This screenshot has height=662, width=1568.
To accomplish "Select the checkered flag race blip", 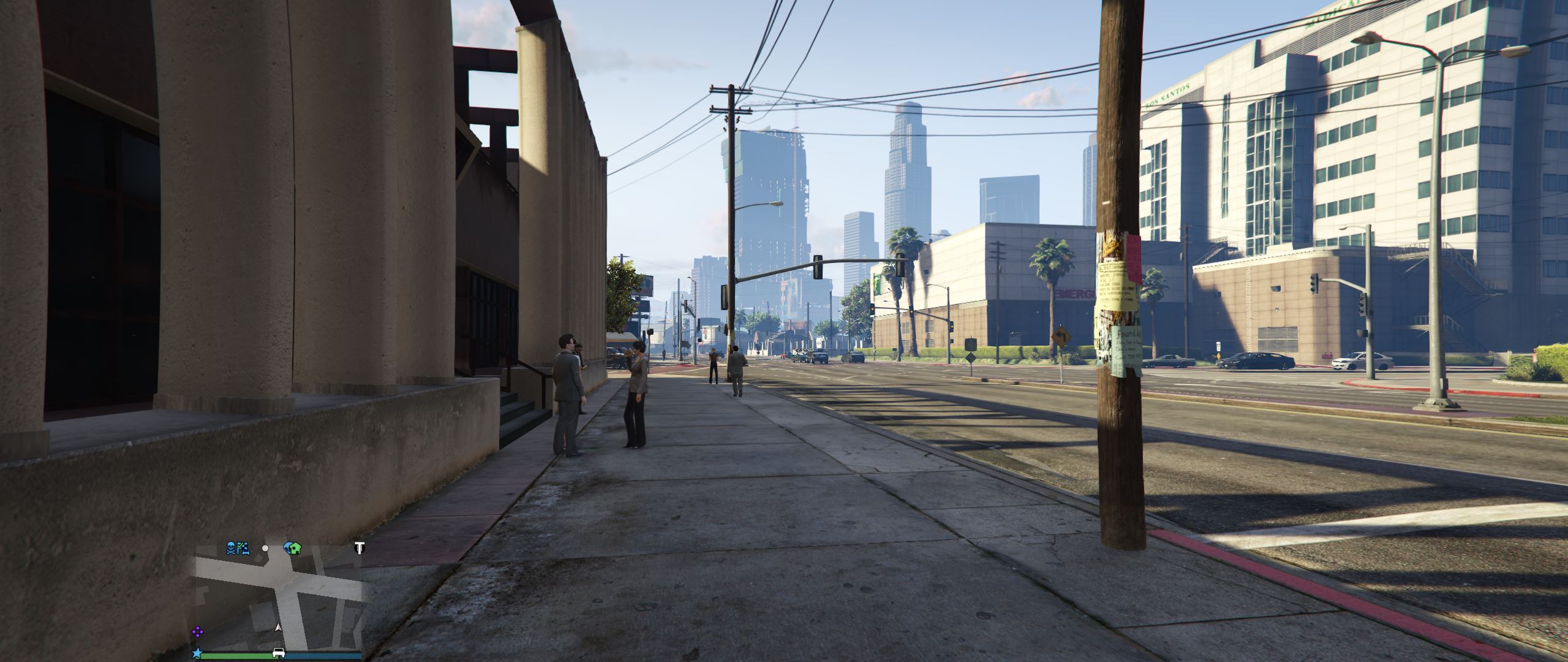I will pyautogui.click(x=243, y=548).
